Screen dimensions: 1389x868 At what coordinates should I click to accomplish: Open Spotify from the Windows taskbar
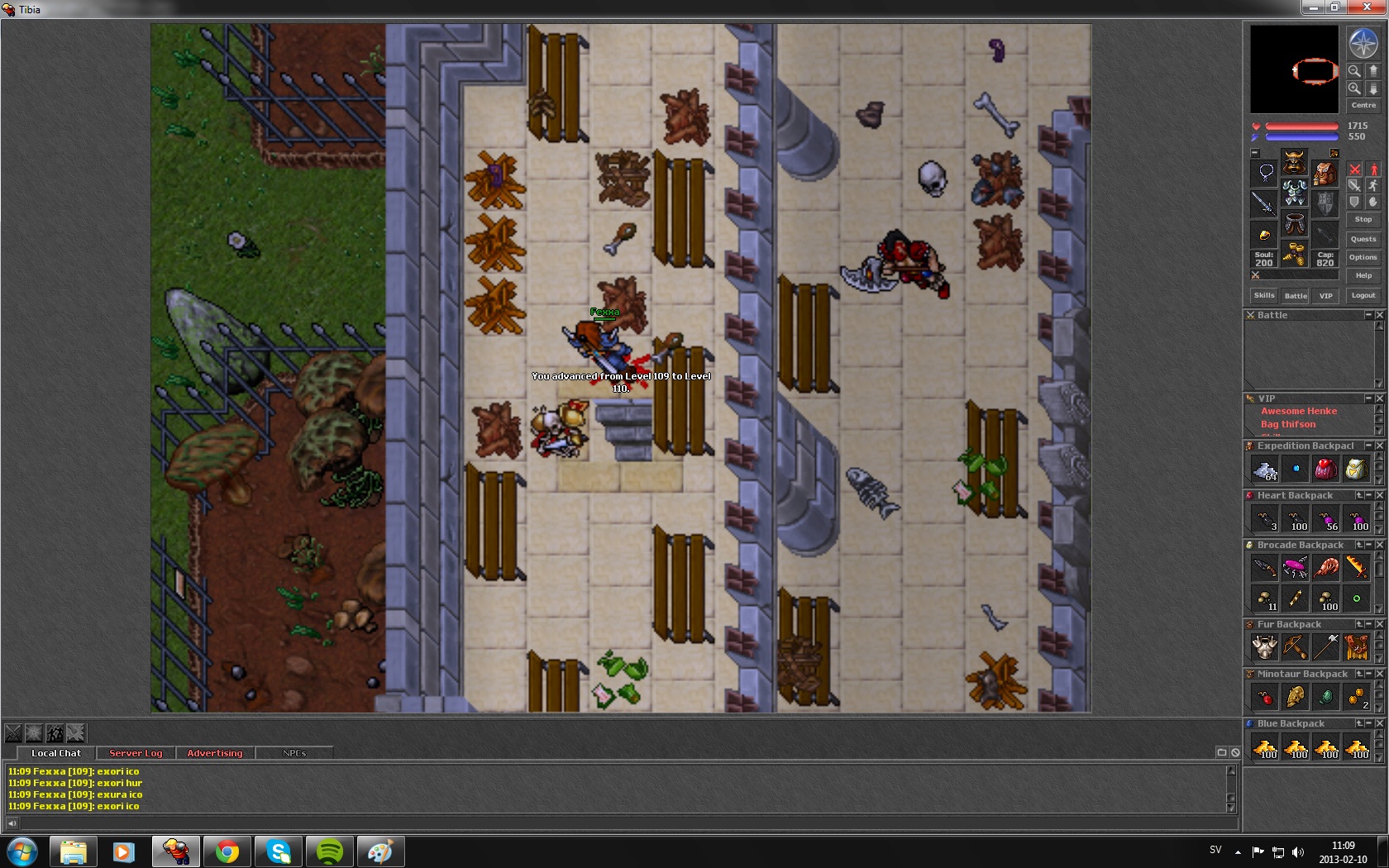tap(330, 851)
